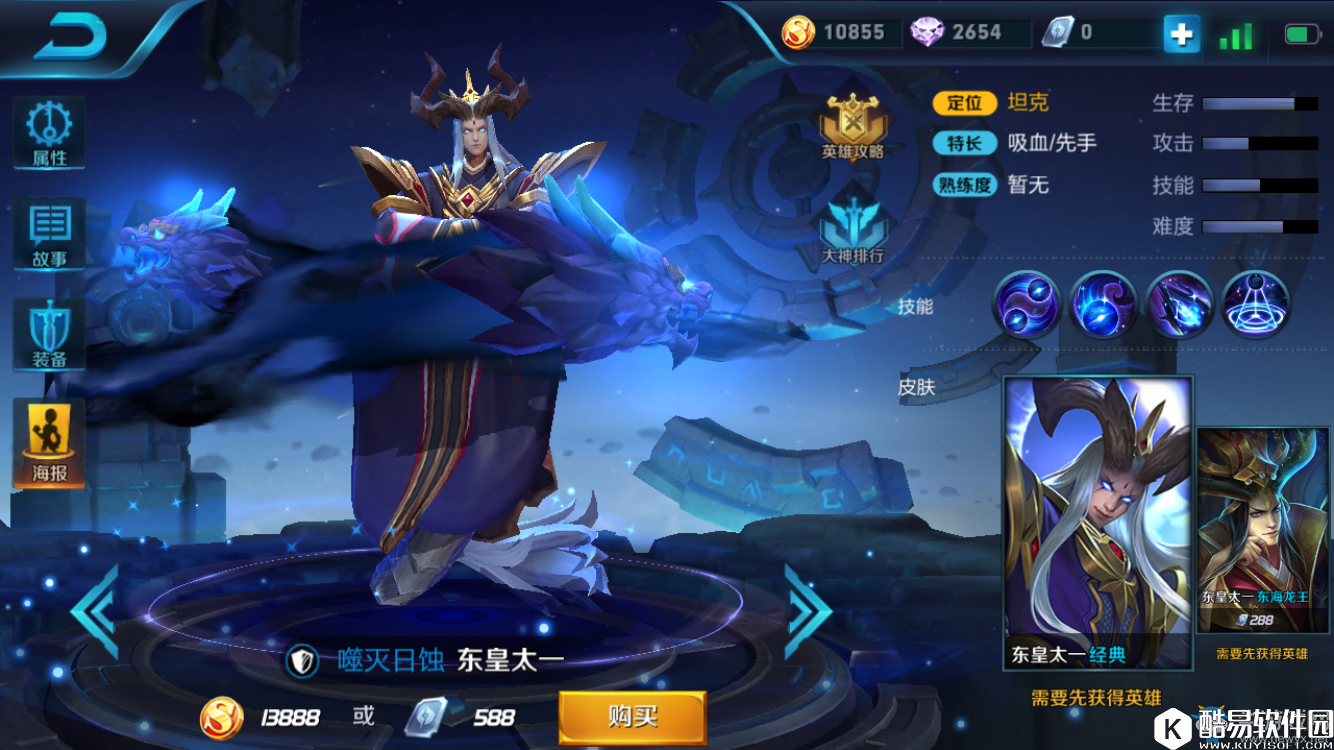Open the 故事 story tab
Screen dimensions: 1334x750
pos(49,235)
